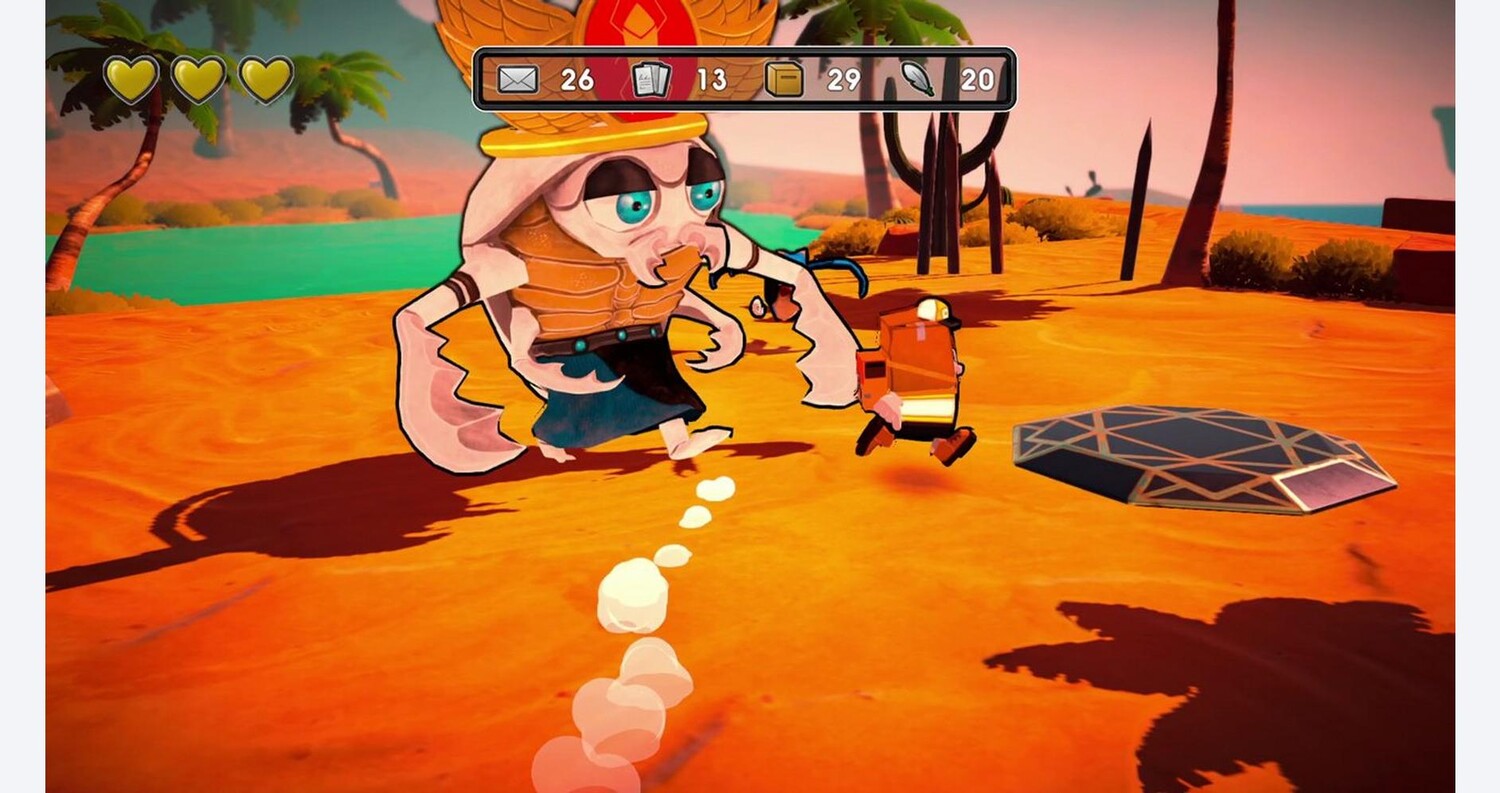Select the paper documents icon

click(x=651, y=79)
